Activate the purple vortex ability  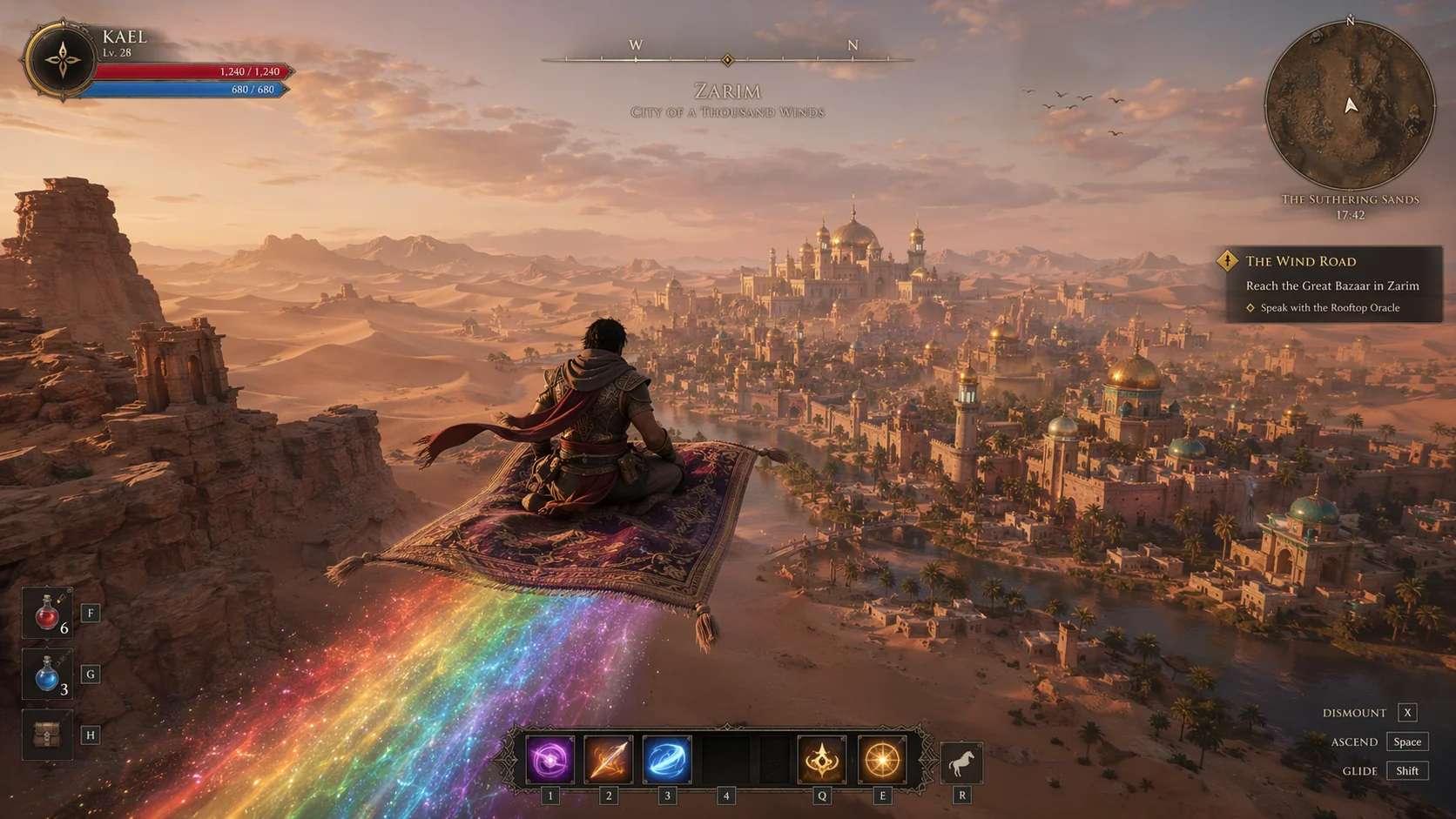[x=549, y=760]
